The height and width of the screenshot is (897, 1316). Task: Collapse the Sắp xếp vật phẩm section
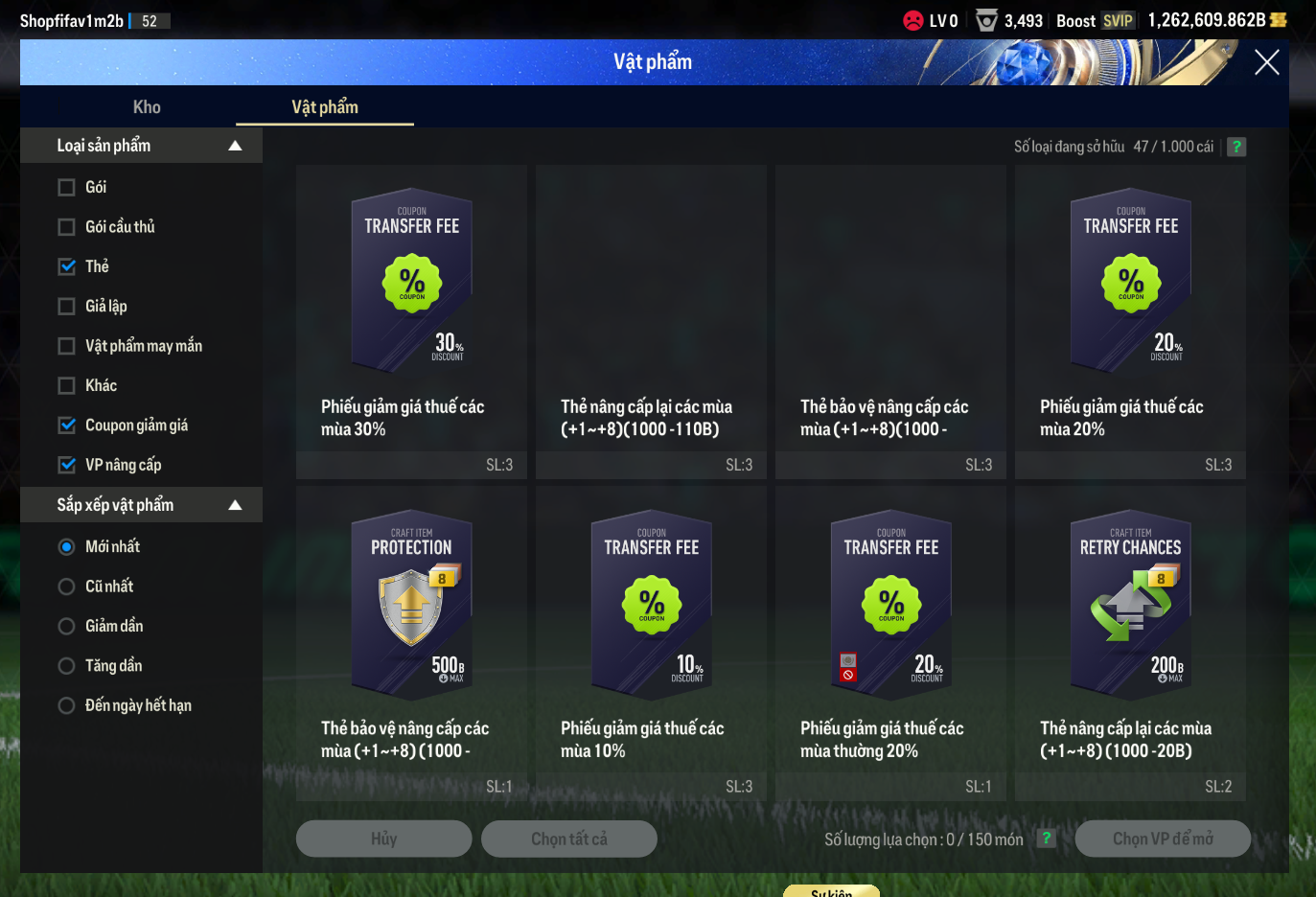235,505
